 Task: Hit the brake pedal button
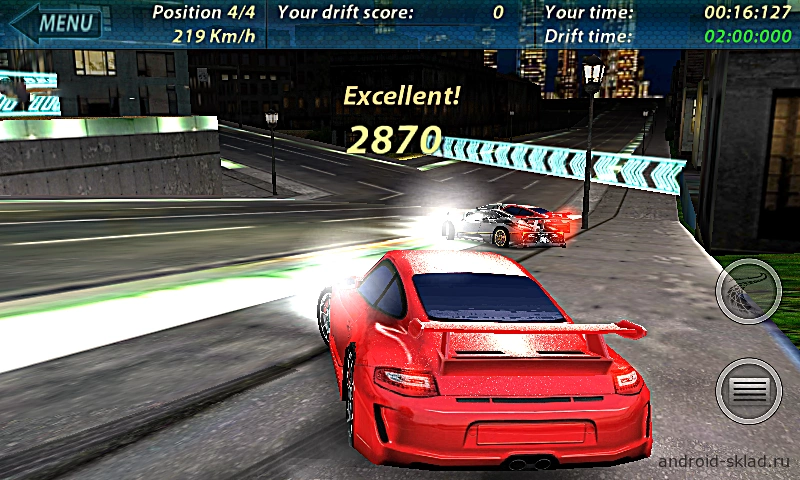[749, 389]
